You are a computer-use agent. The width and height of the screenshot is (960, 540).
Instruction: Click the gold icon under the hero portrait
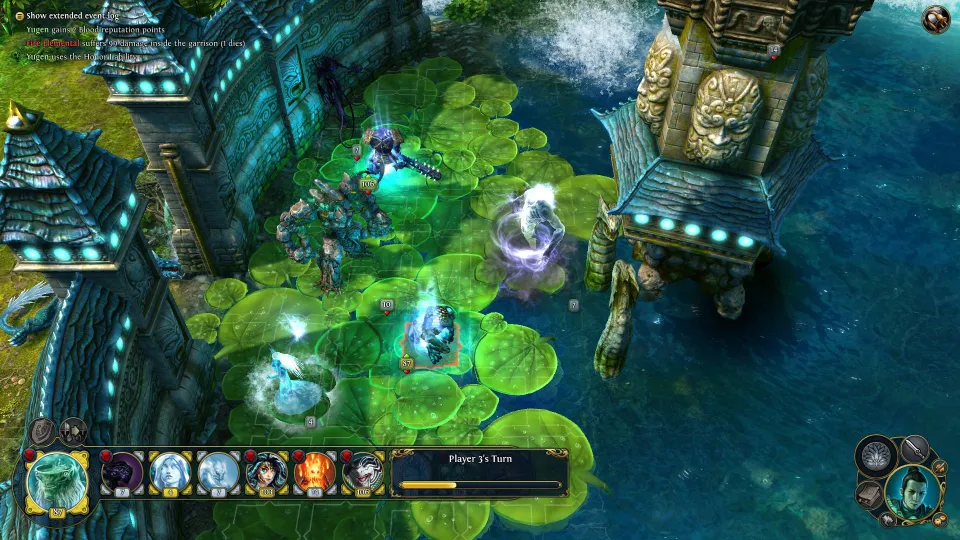pos(939,518)
